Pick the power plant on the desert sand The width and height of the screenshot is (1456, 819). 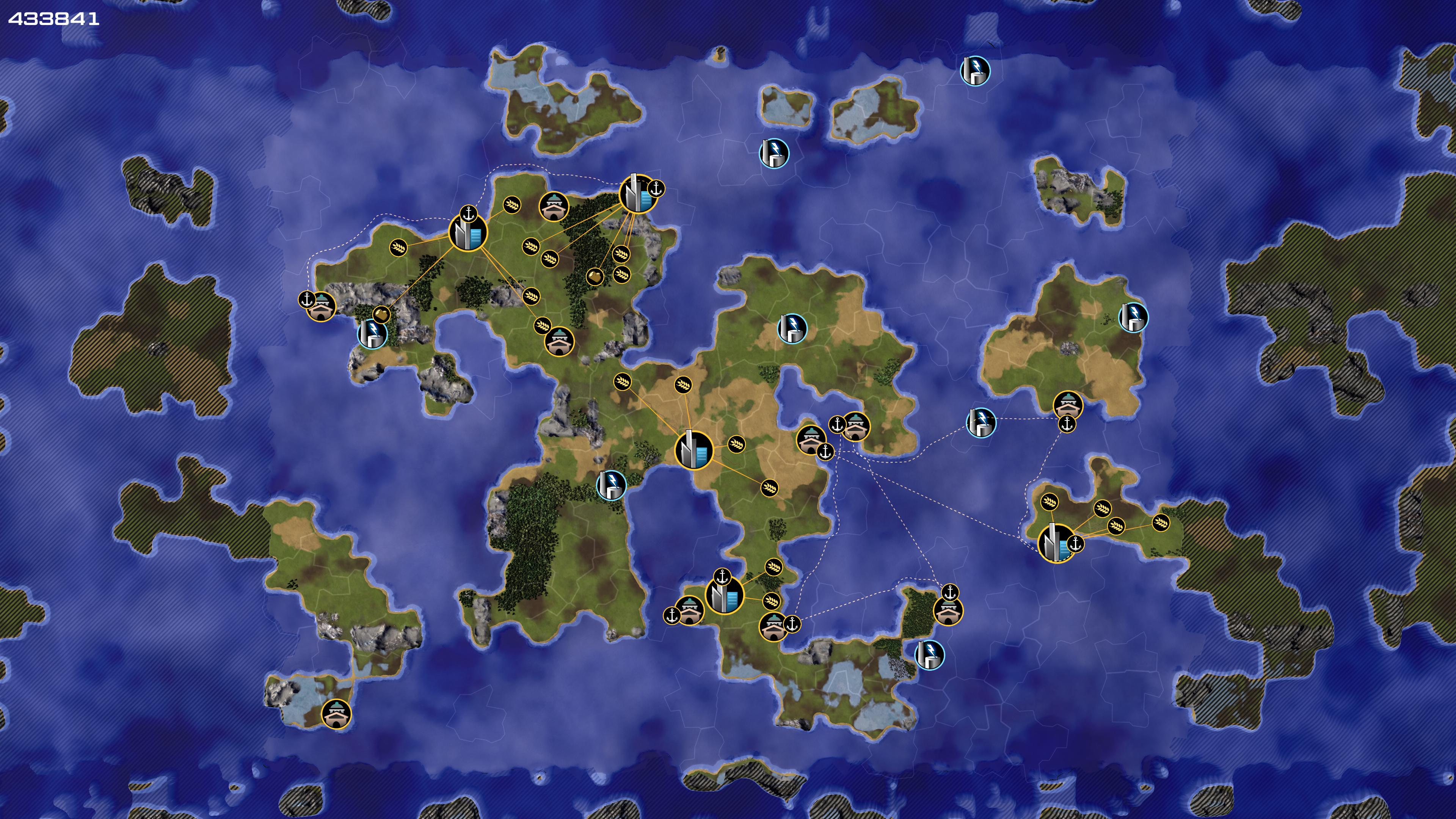(x=792, y=328)
